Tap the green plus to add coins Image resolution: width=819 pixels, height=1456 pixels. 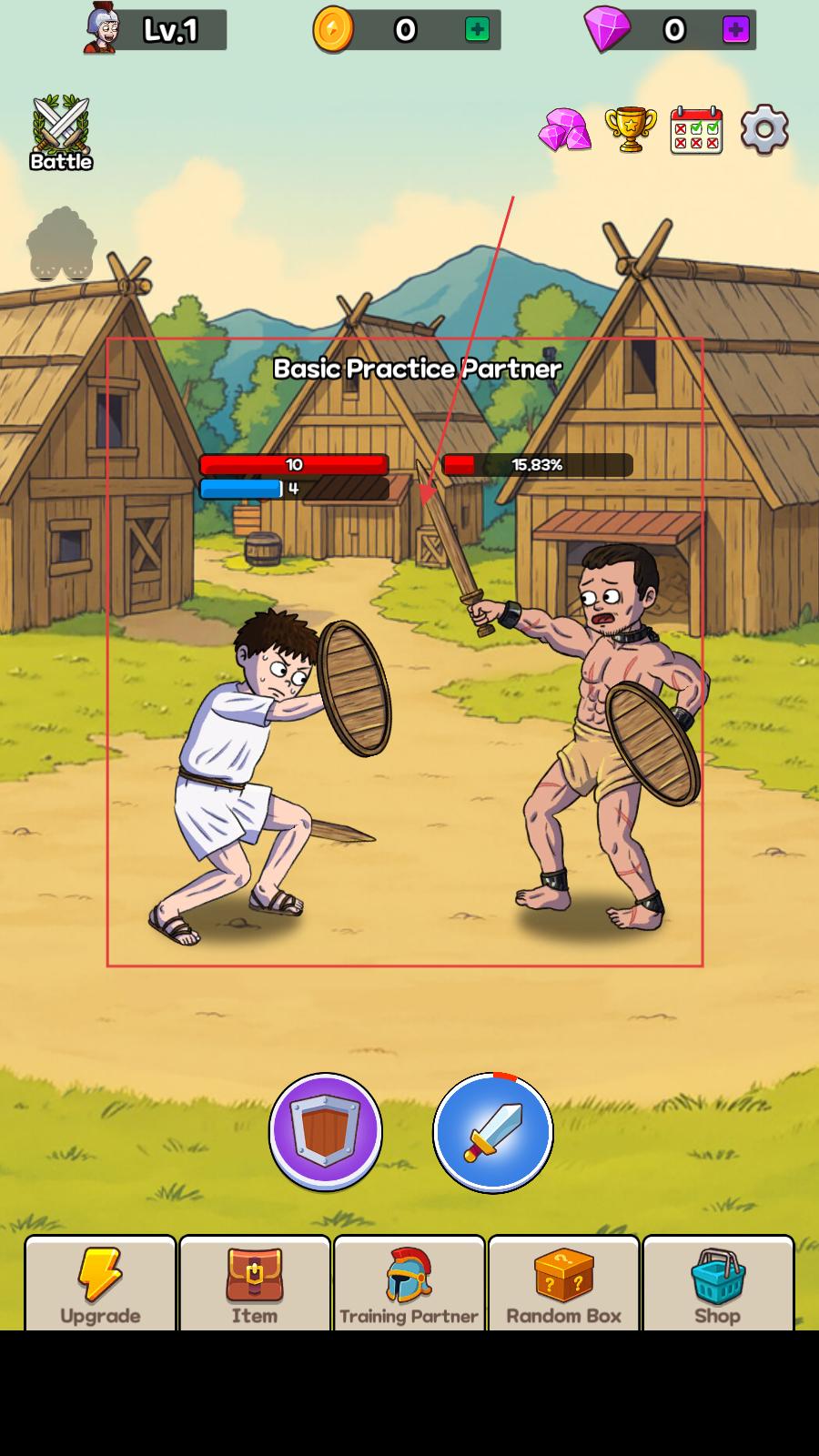pos(477,30)
